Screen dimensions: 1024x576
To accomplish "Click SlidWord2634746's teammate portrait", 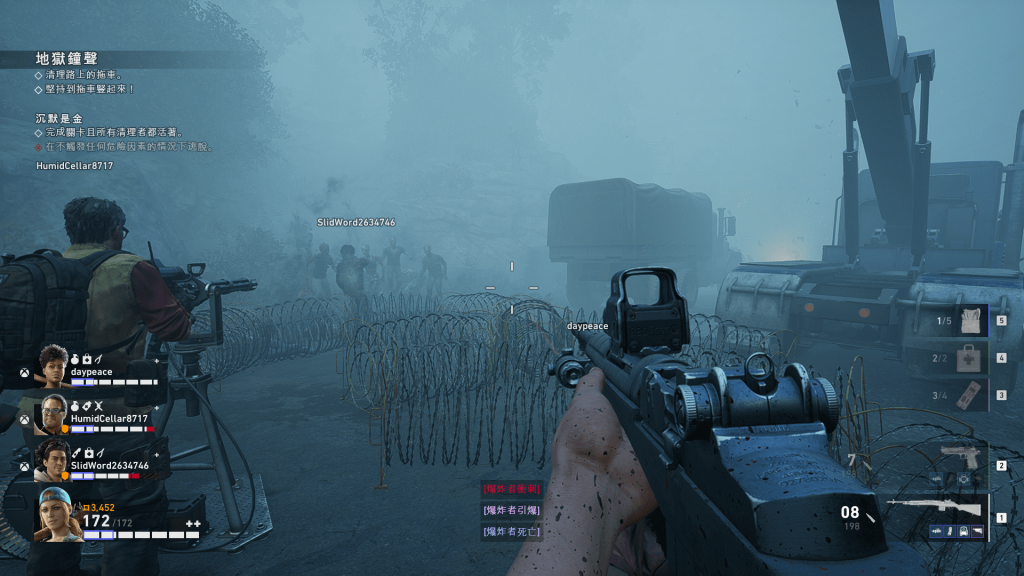I will click(x=52, y=460).
